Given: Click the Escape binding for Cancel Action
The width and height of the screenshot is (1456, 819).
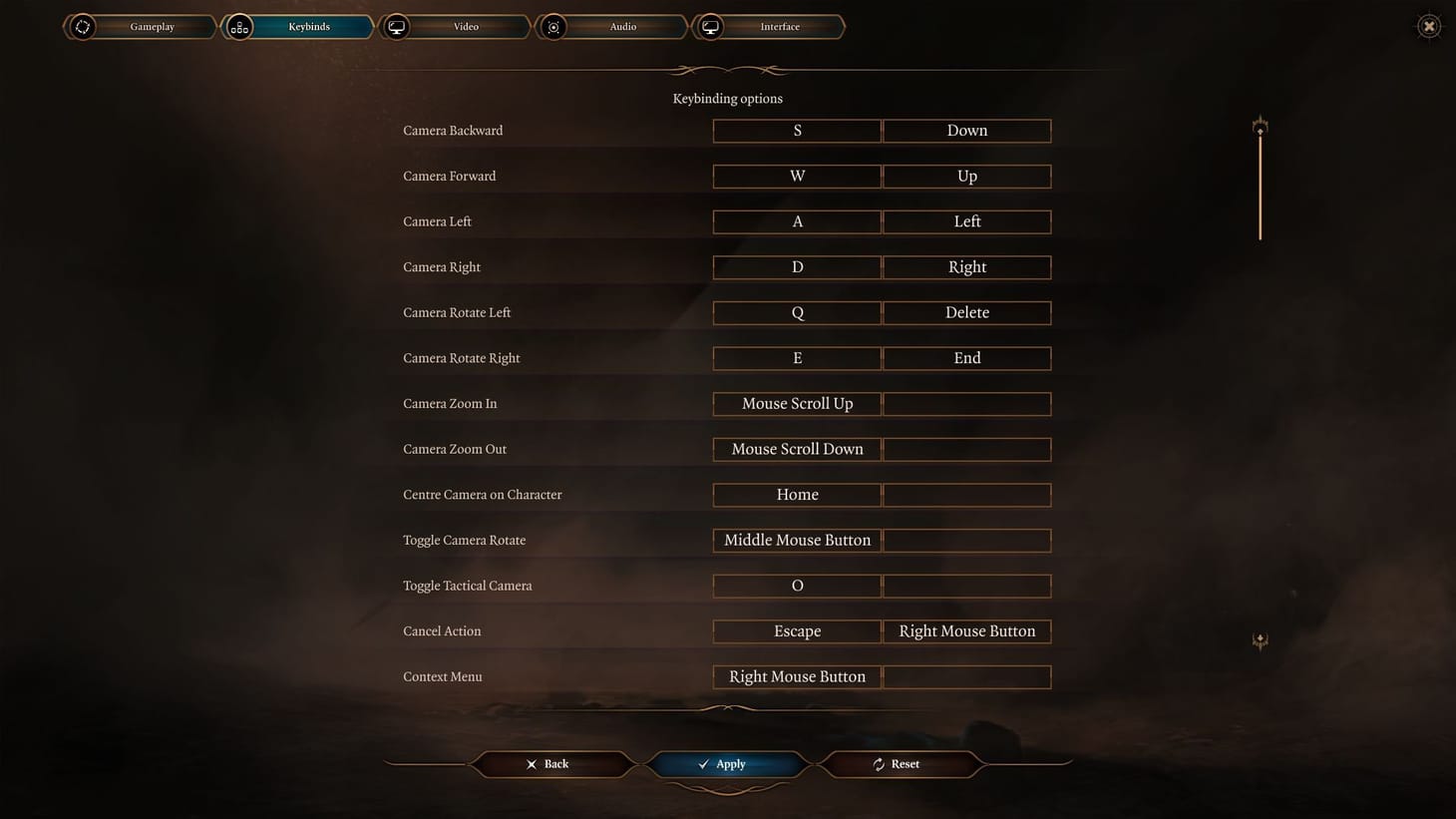Looking at the screenshot, I should pos(796,630).
